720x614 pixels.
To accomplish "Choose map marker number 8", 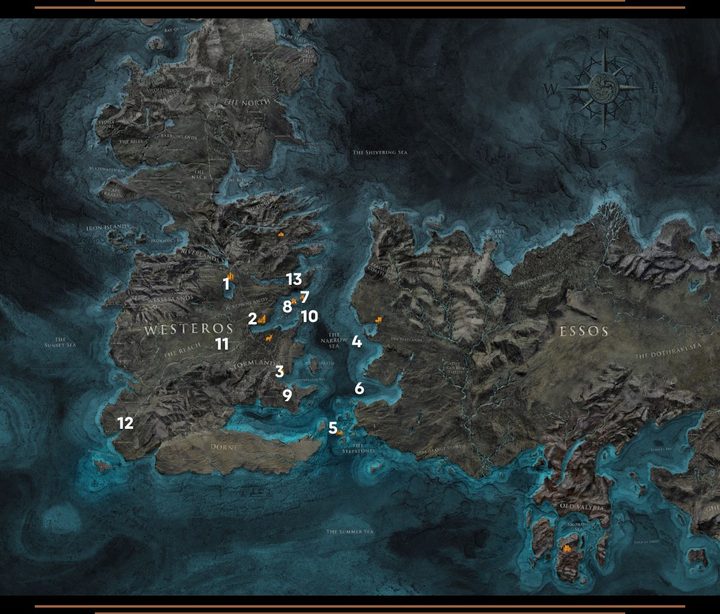I will click(x=287, y=307).
